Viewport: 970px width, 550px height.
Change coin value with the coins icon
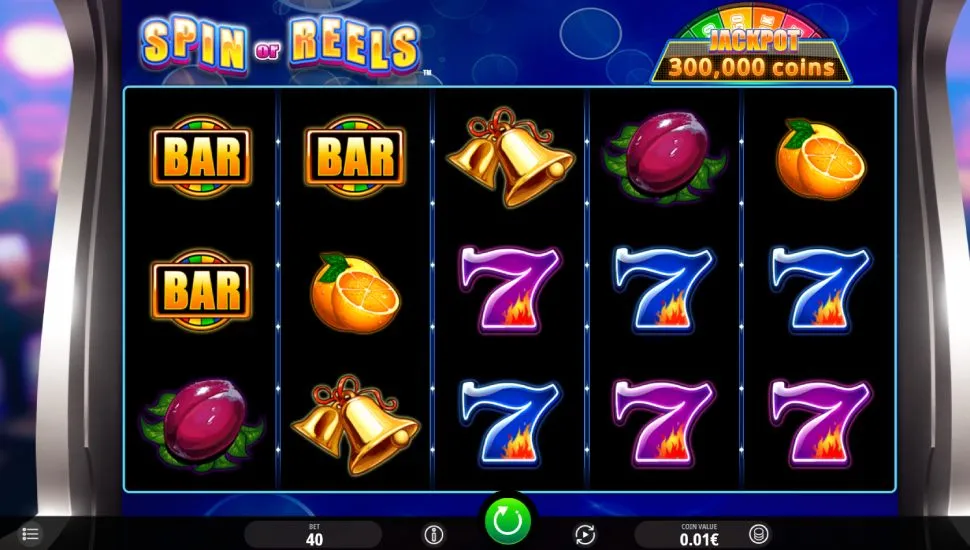759,534
